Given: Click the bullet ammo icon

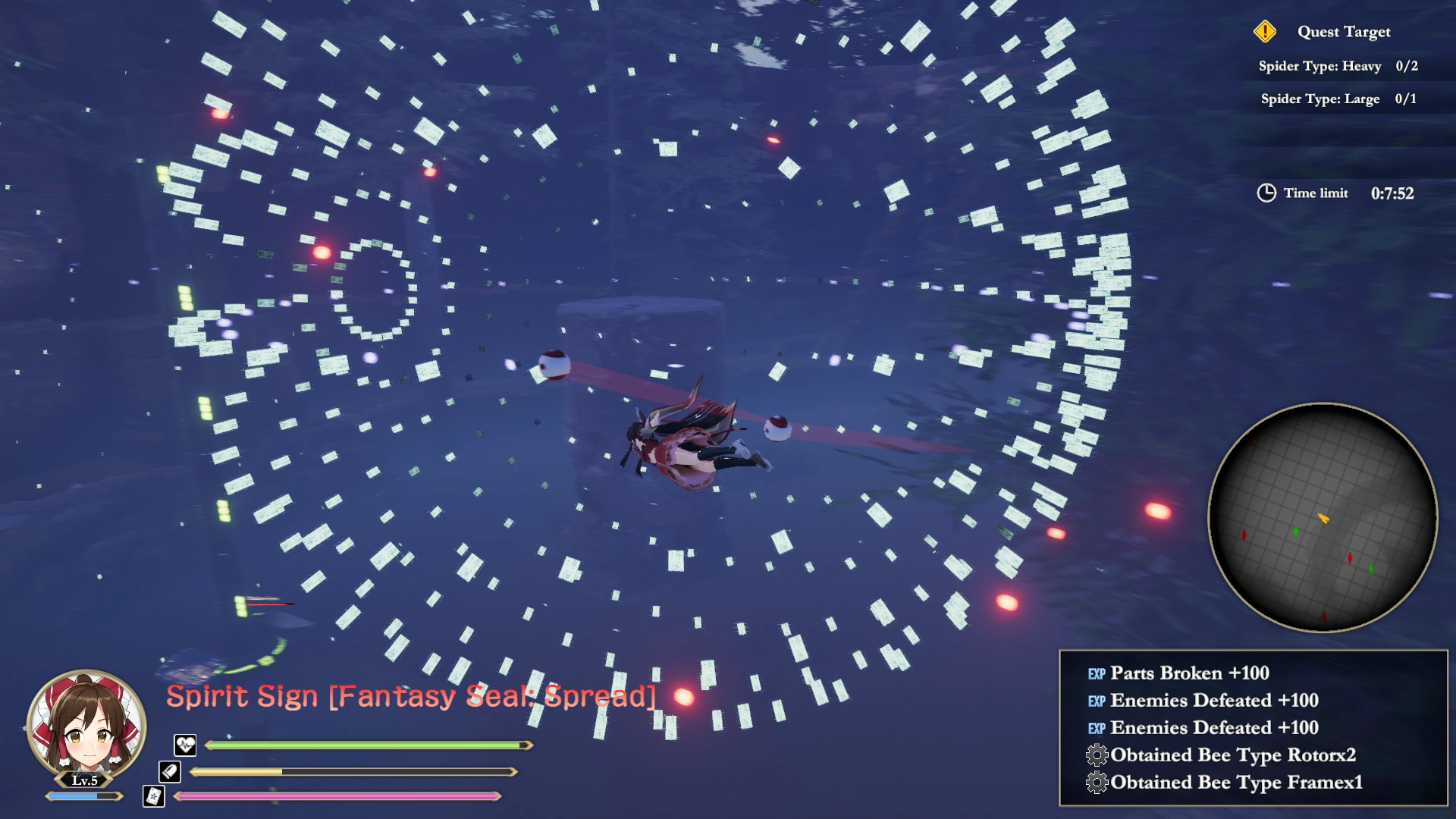Looking at the screenshot, I should tap(170, 771).
